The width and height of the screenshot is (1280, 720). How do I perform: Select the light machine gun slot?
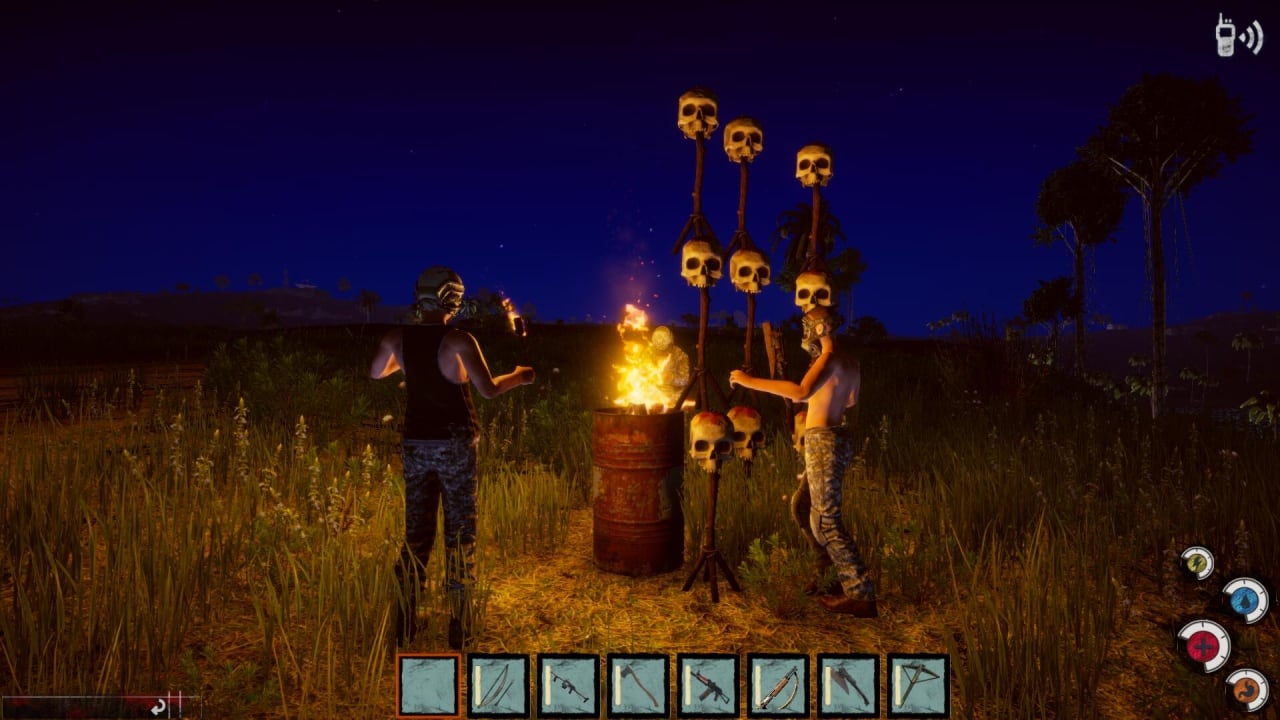click(x=568, y=685)
